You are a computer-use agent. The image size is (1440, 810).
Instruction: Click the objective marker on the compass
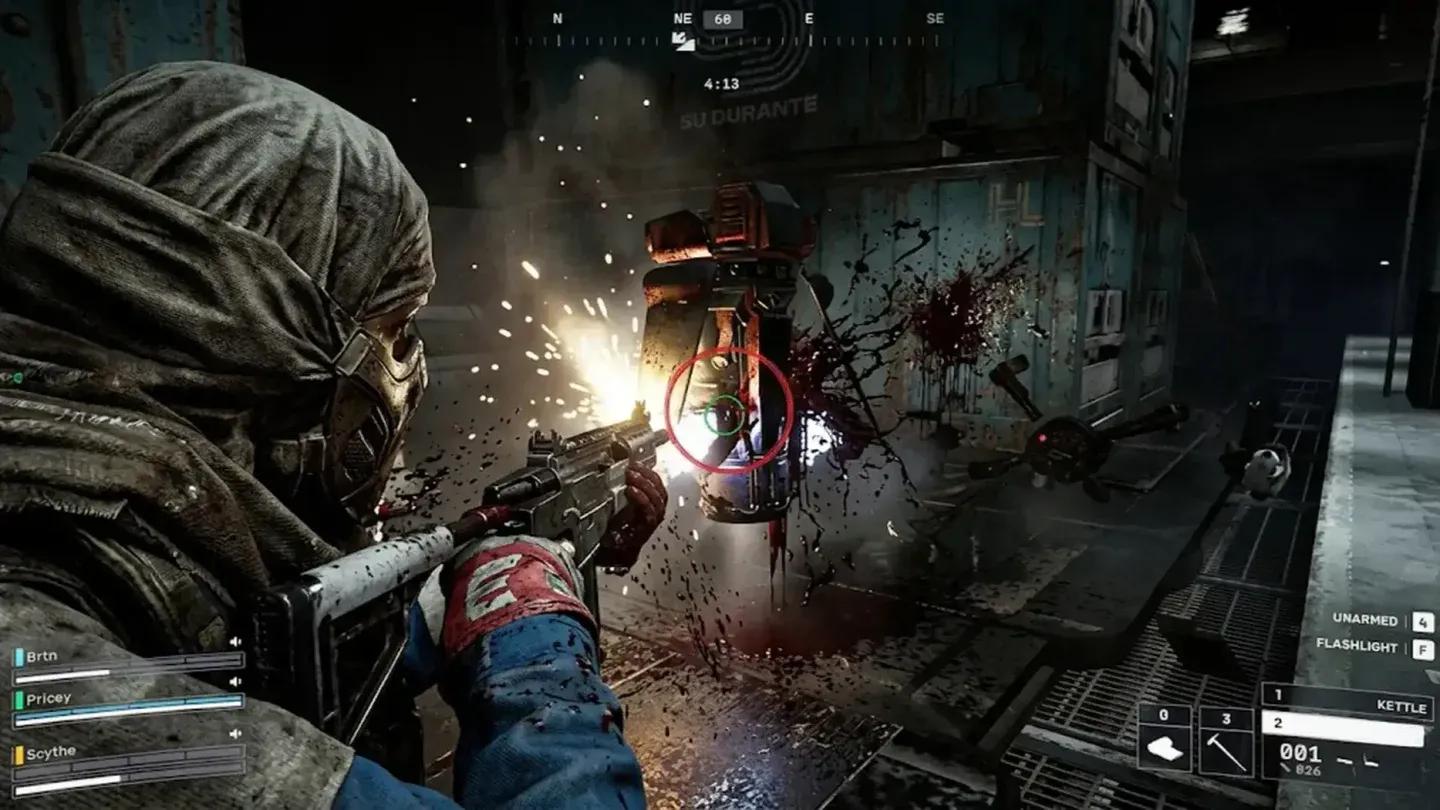[x=684, y=40]
